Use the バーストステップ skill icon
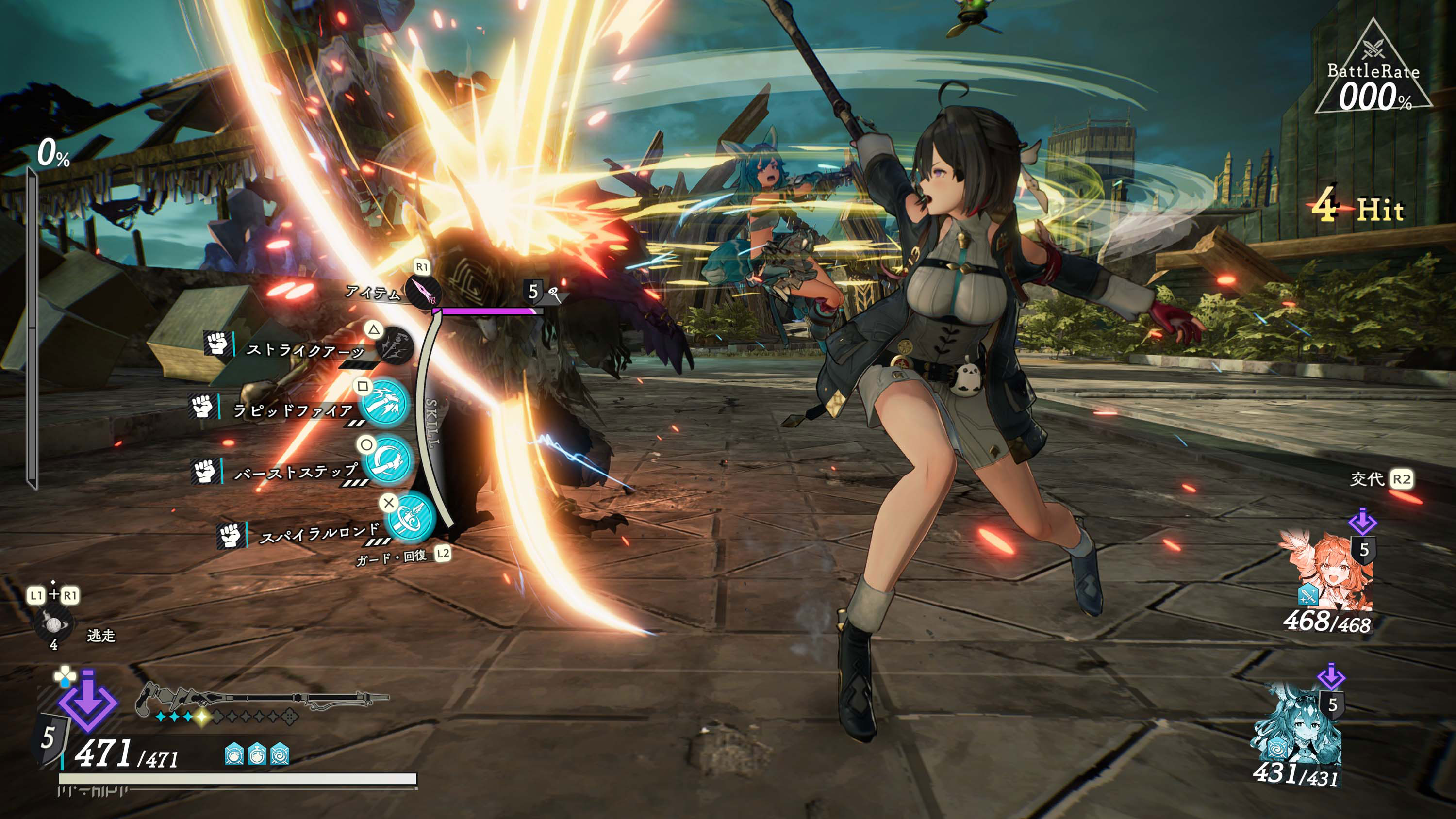 [387, 459]
